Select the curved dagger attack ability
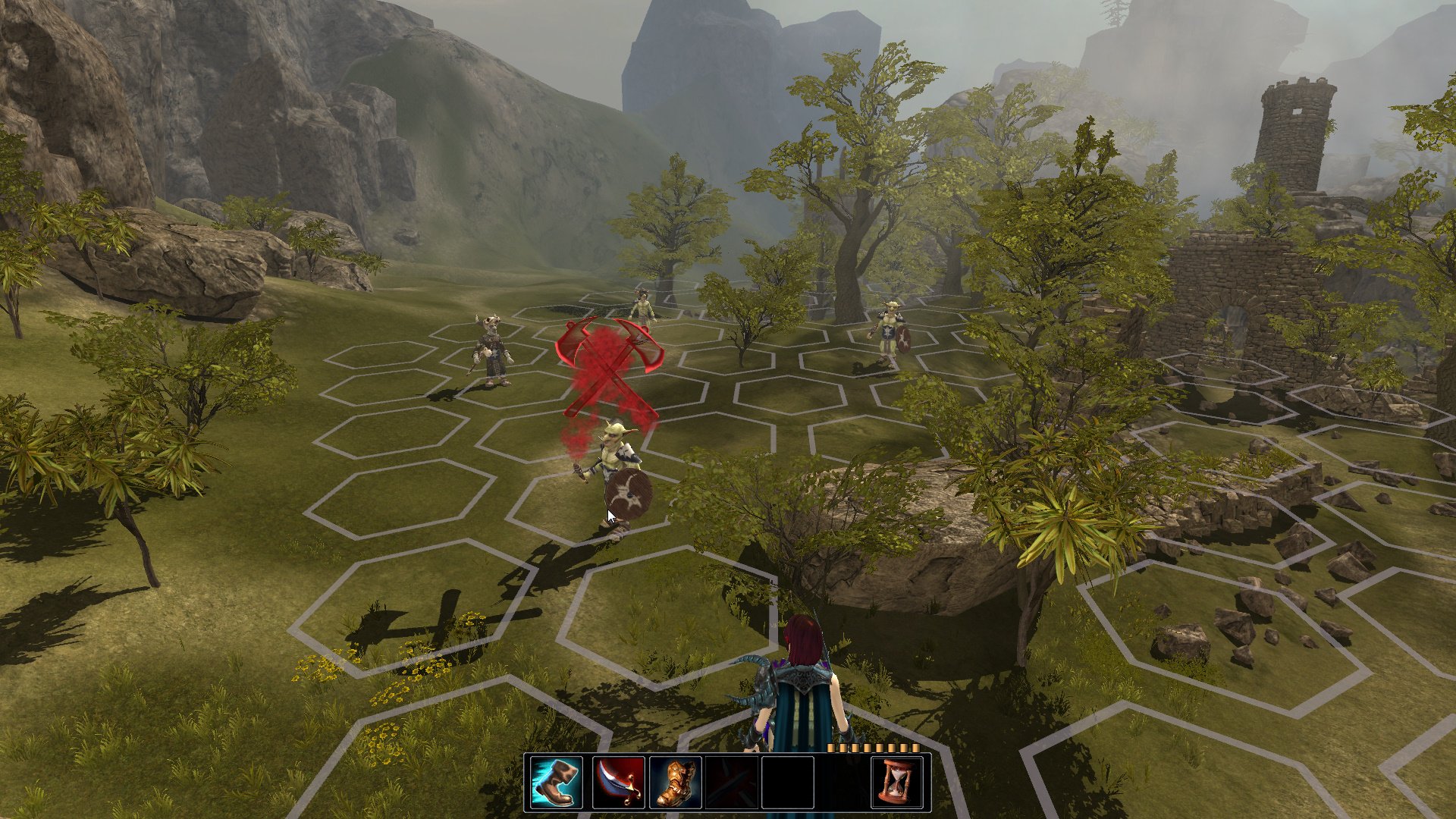Viewport: 1456px width, 819px height. point(618,783)
